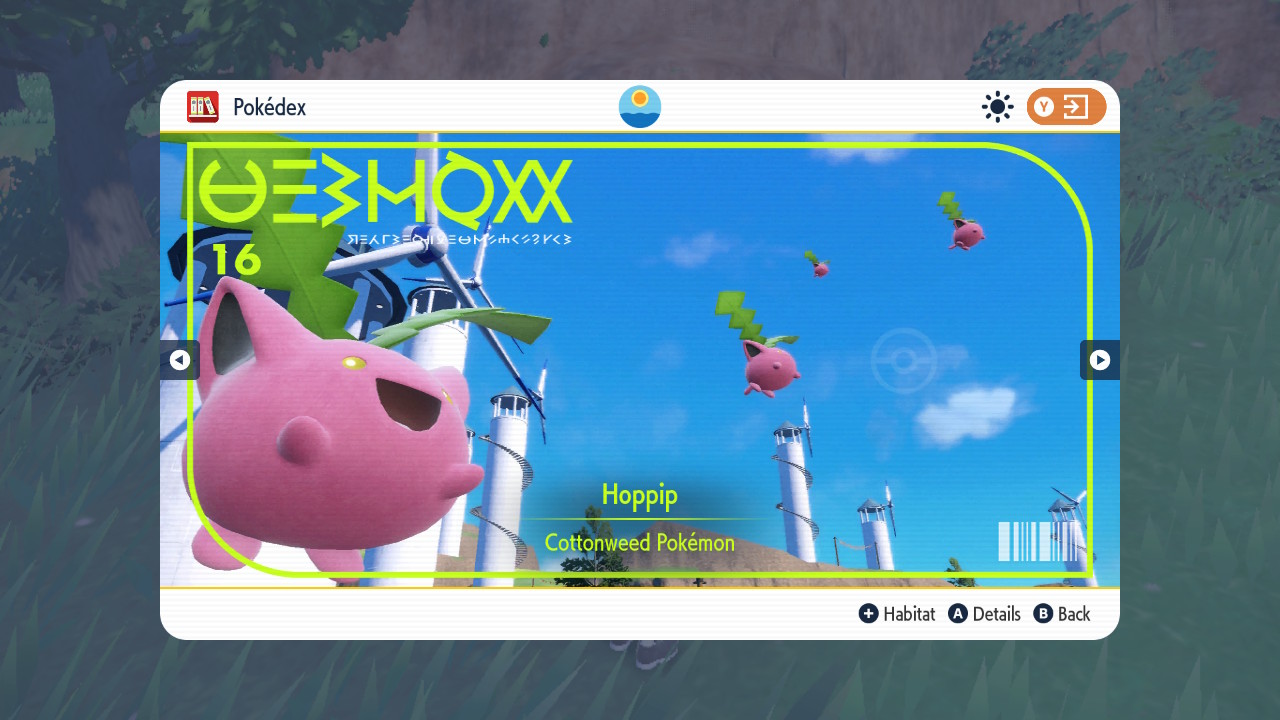Viewport: 1280px width, 720px height.
Task: Click the Back button
Action: [1072, 614]
